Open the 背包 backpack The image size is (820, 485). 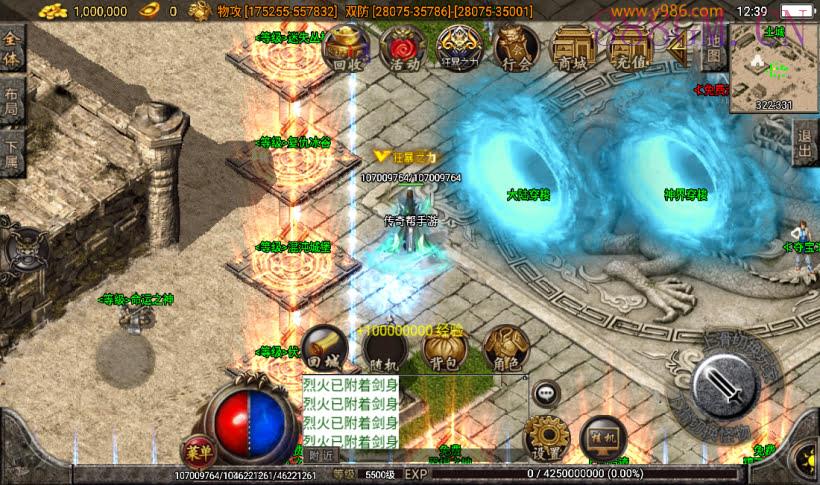[445, 350]
